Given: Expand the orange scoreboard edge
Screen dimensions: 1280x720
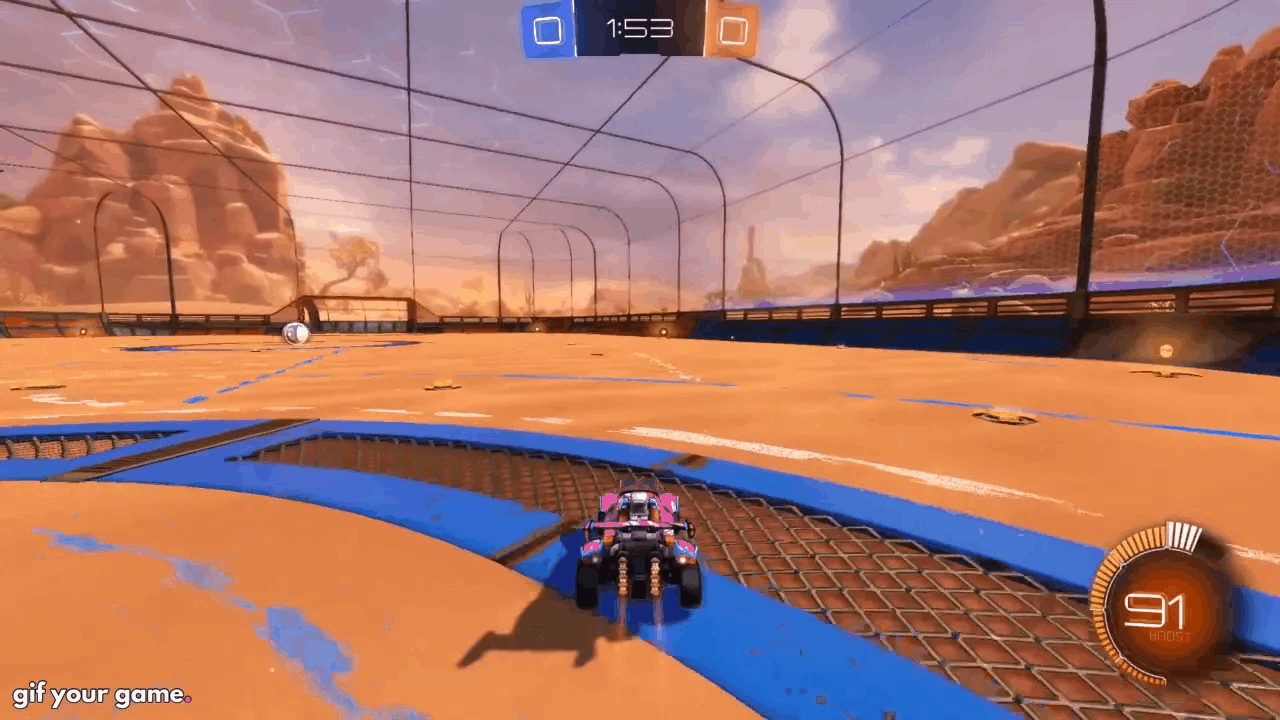Looking at the screenshot, I should [x=753, y=30].
